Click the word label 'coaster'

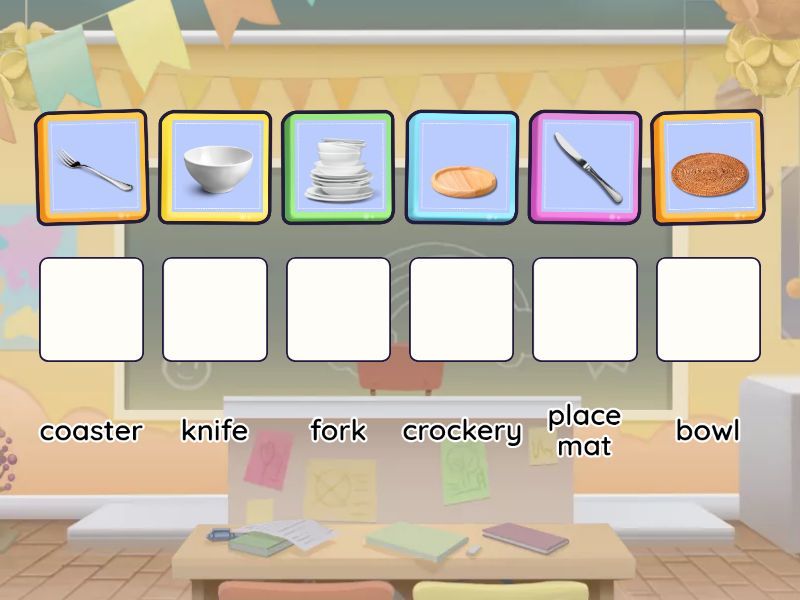pos(91,431)
